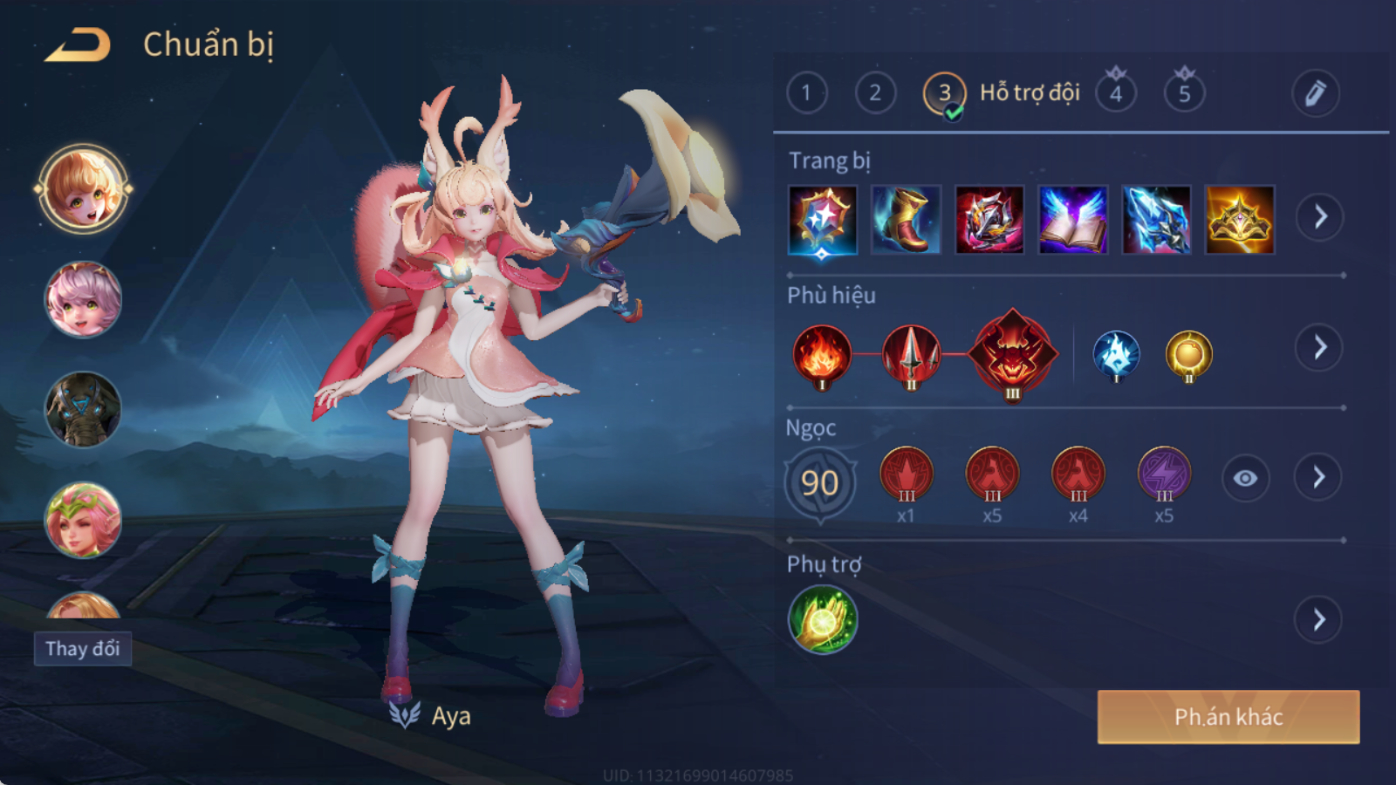Open the Ngọc gem arrow
The width and height of the screenshot is (1396, 785).
pyautogui.click(x=1319, y=478)
